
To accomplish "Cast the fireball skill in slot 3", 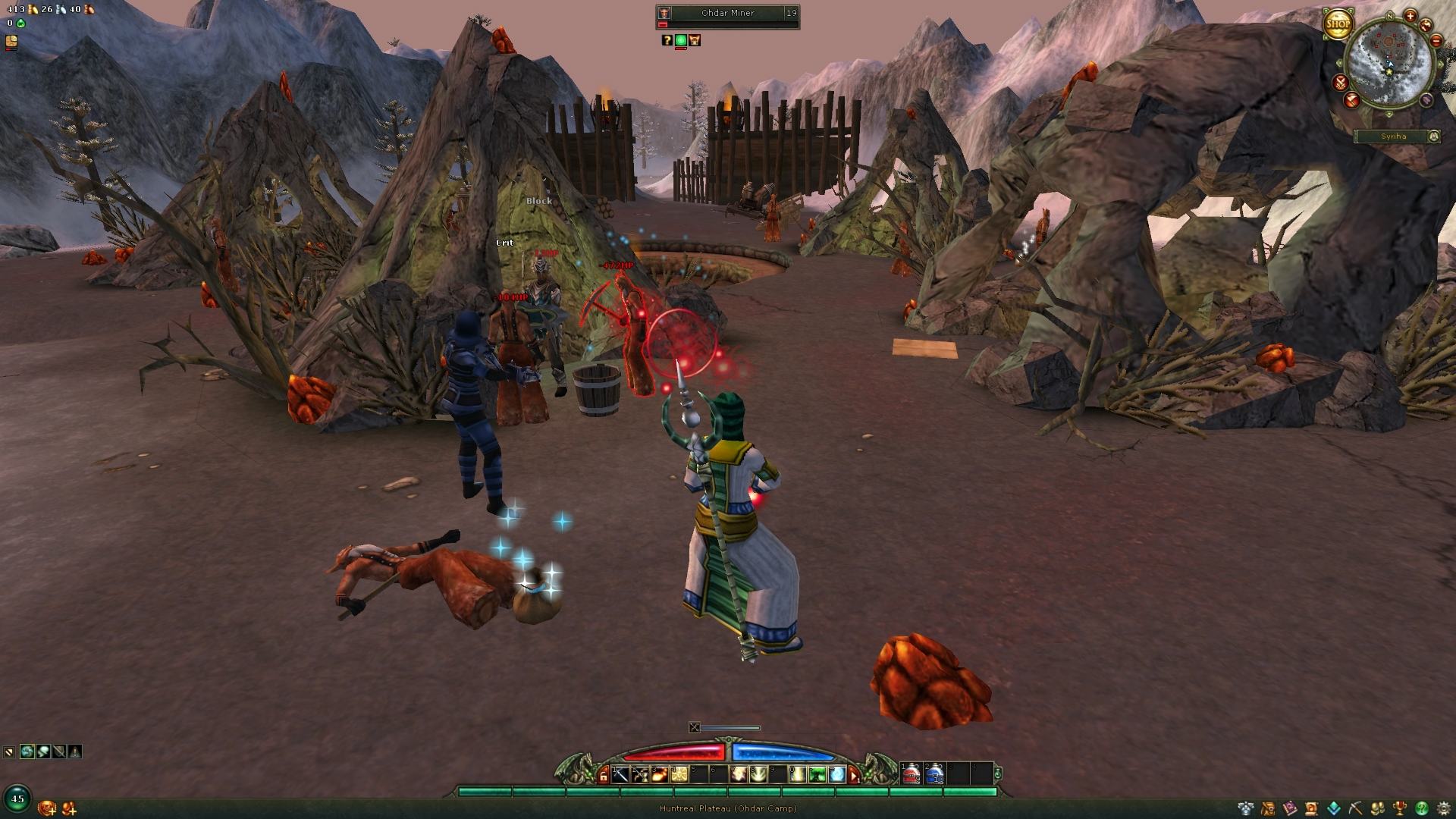I will (660, 774).
